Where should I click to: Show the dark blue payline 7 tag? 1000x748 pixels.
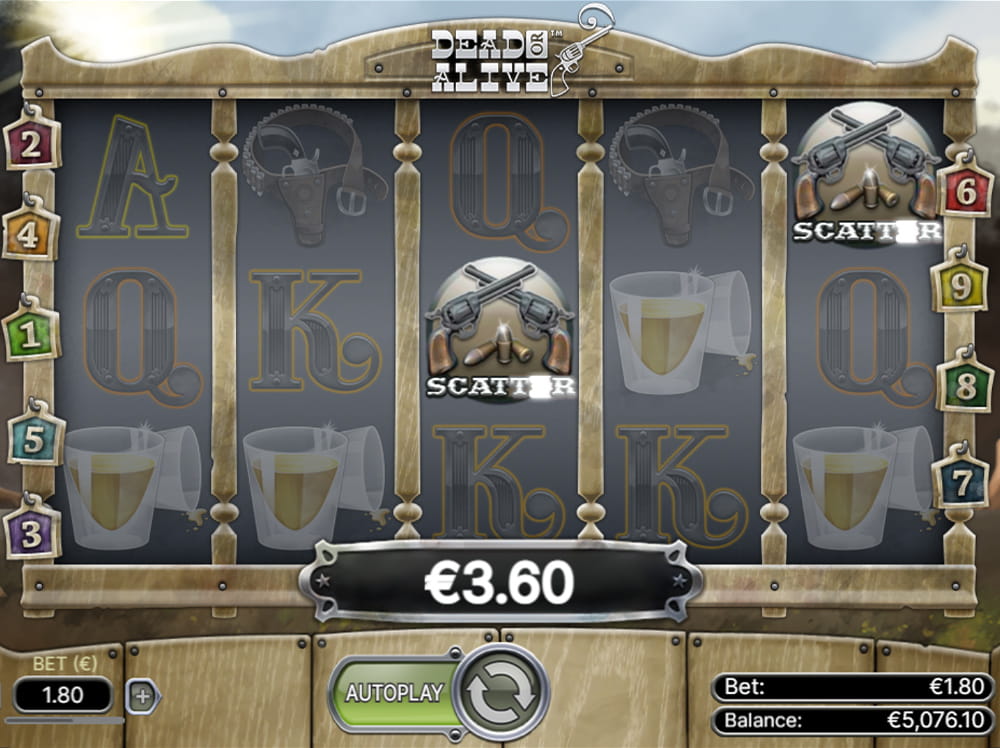click(x=960, y=482)
